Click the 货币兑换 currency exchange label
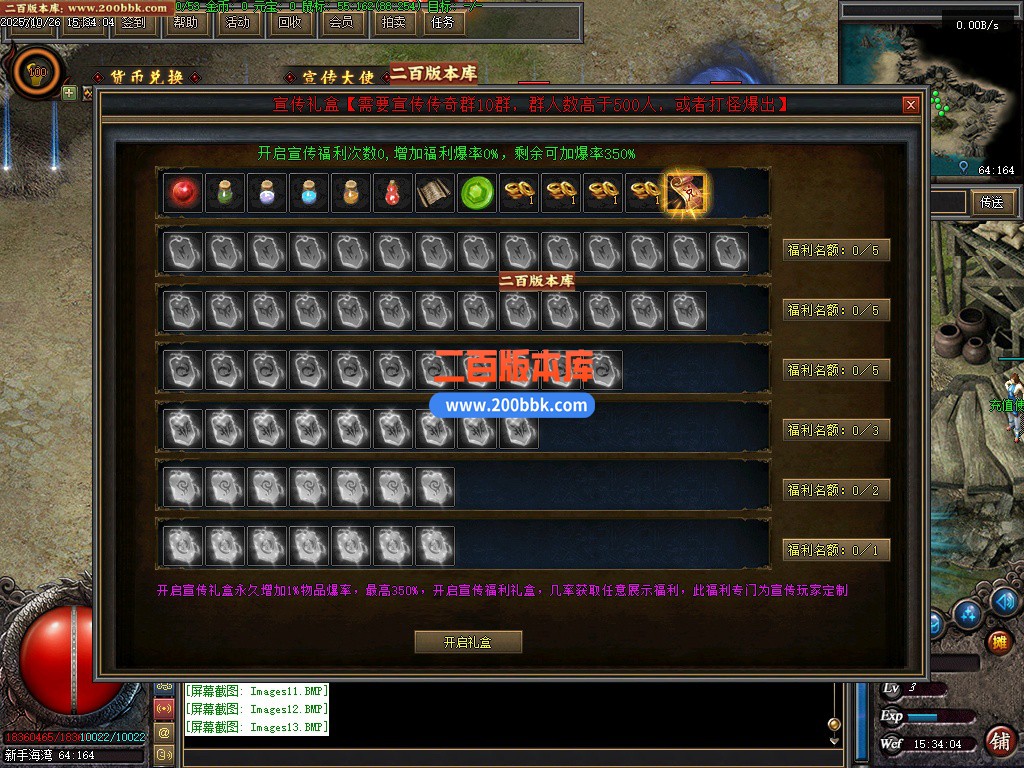 [x=146, y=77]
